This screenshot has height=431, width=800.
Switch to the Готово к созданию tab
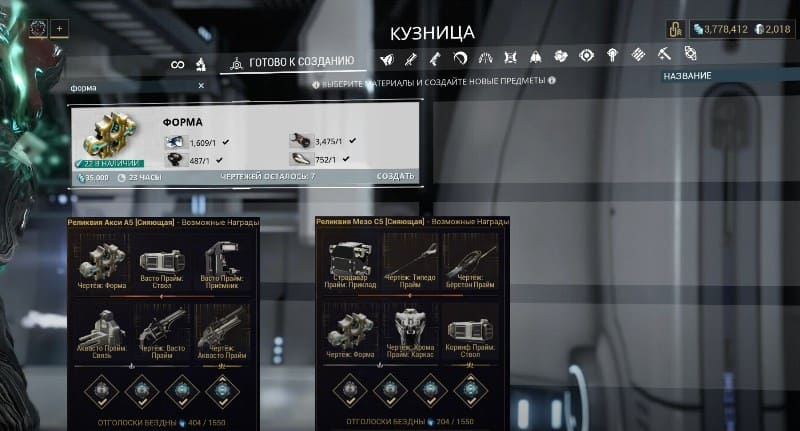pos(297,61)
